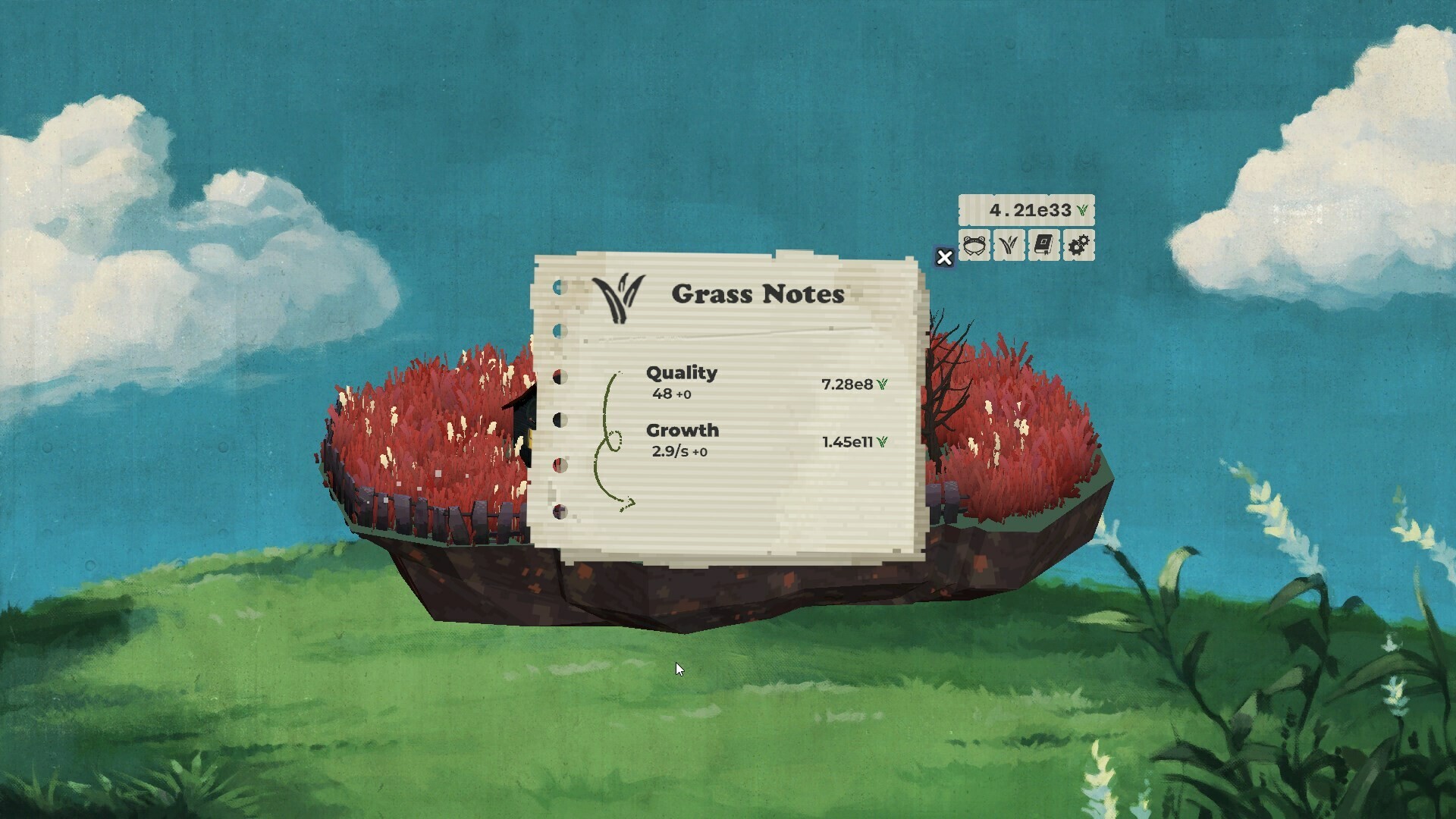Dismiss Grass Notes with the X
The width and height of the screenshot is (1456, 819).
coord(944,259)
